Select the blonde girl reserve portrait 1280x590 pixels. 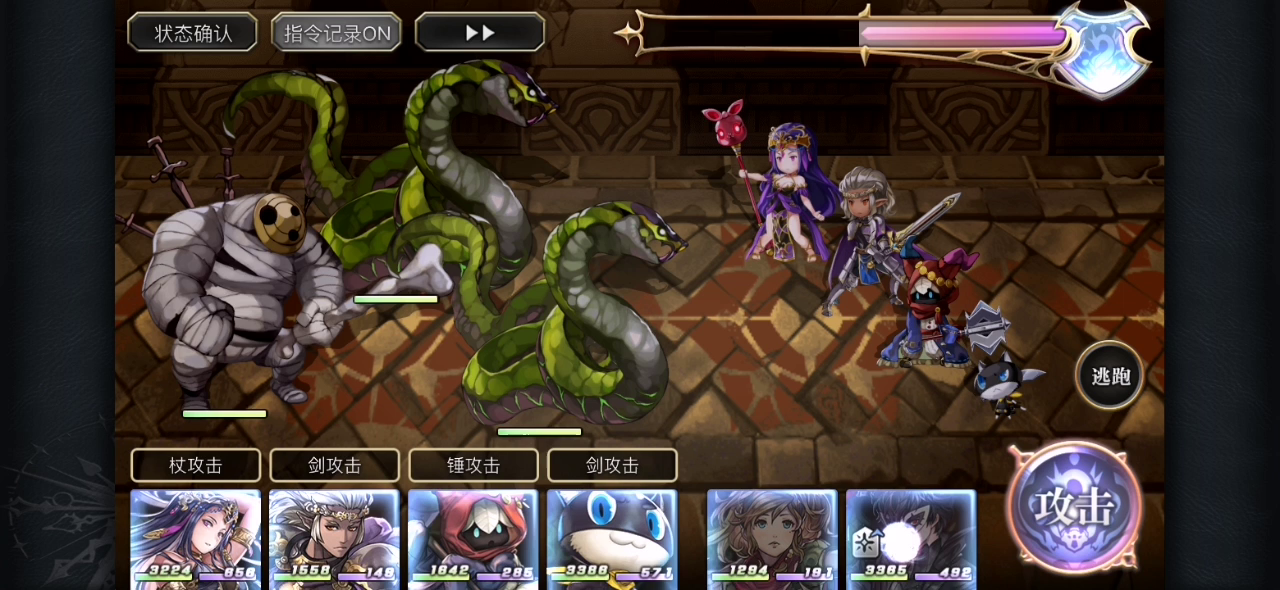pos(772,536)
